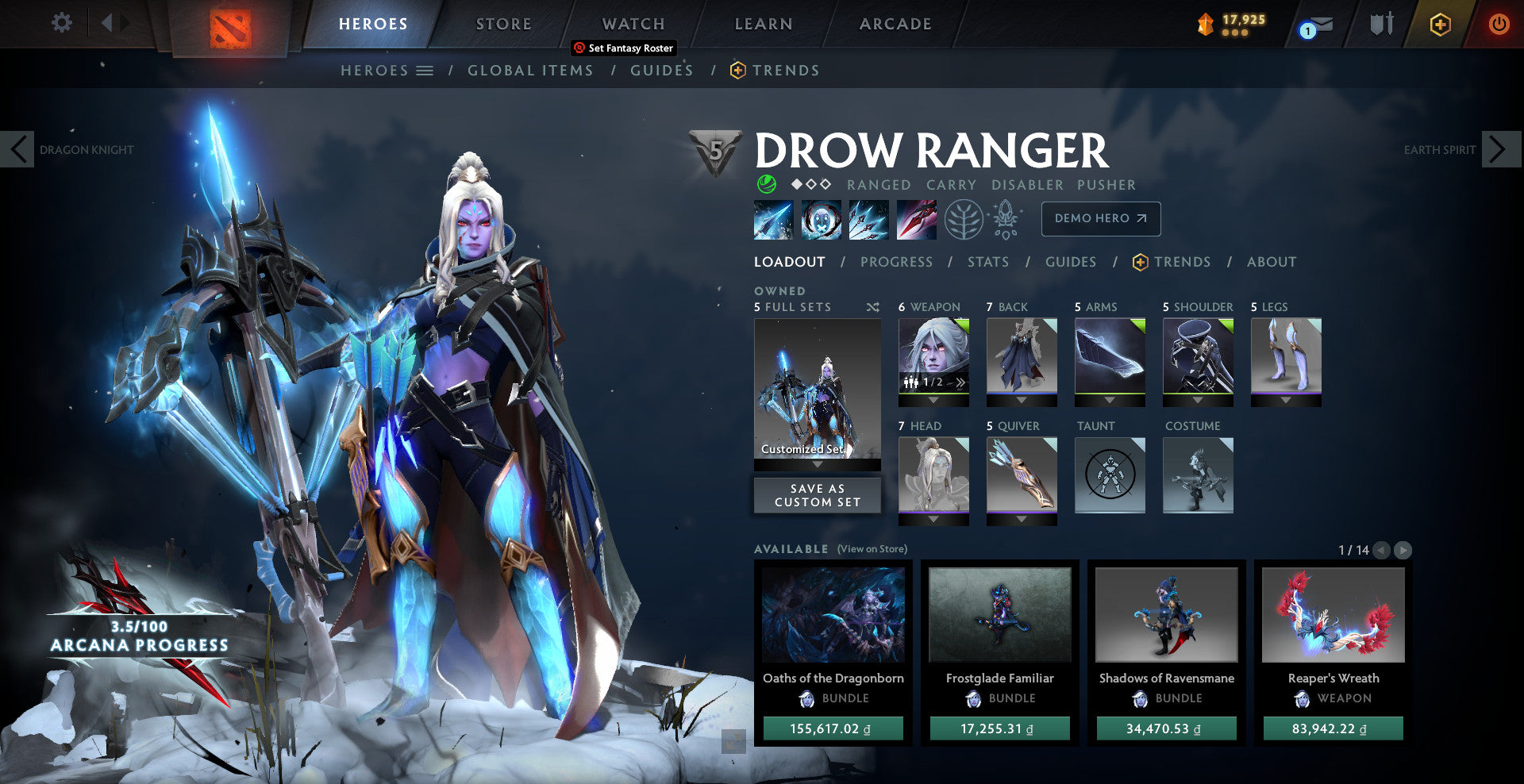This screenshot has height=784, width=1524.
Task: Open the Dota Plus hexagon icon
Action: [x=1439, y=24]
